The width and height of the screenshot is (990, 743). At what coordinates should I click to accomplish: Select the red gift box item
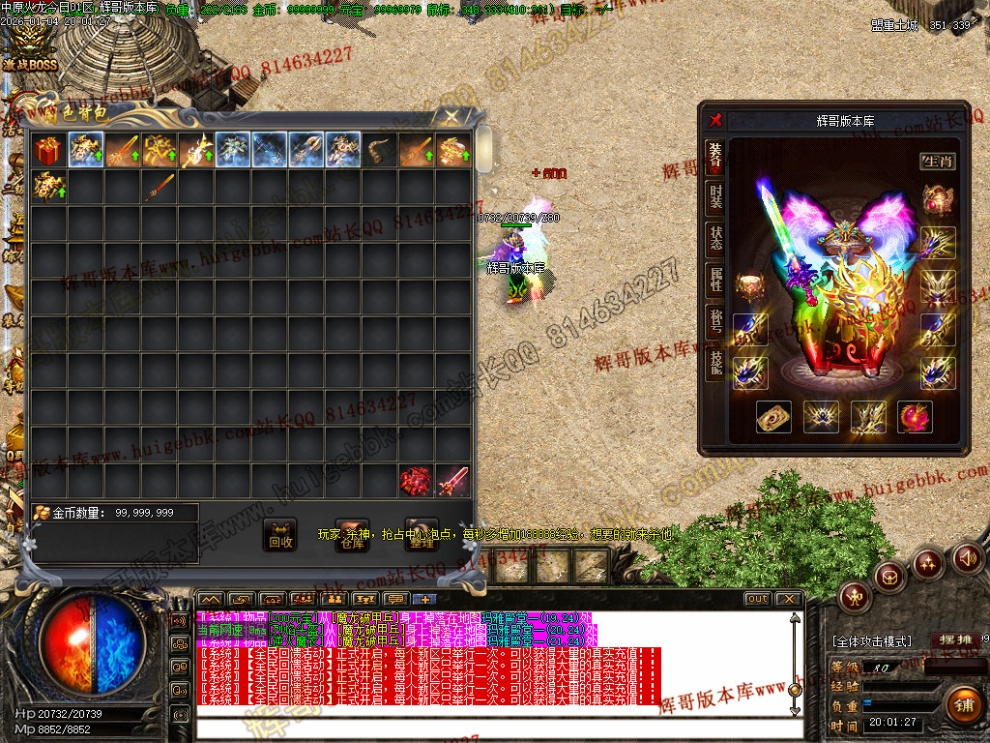47,150
